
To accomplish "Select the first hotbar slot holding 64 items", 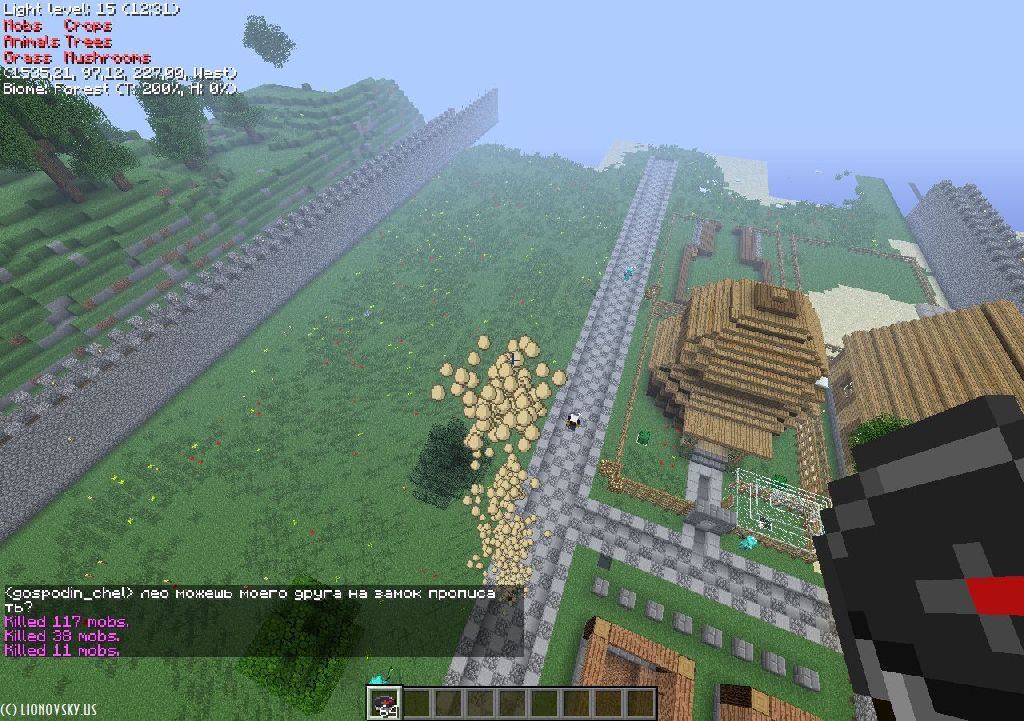I will 384,703.
